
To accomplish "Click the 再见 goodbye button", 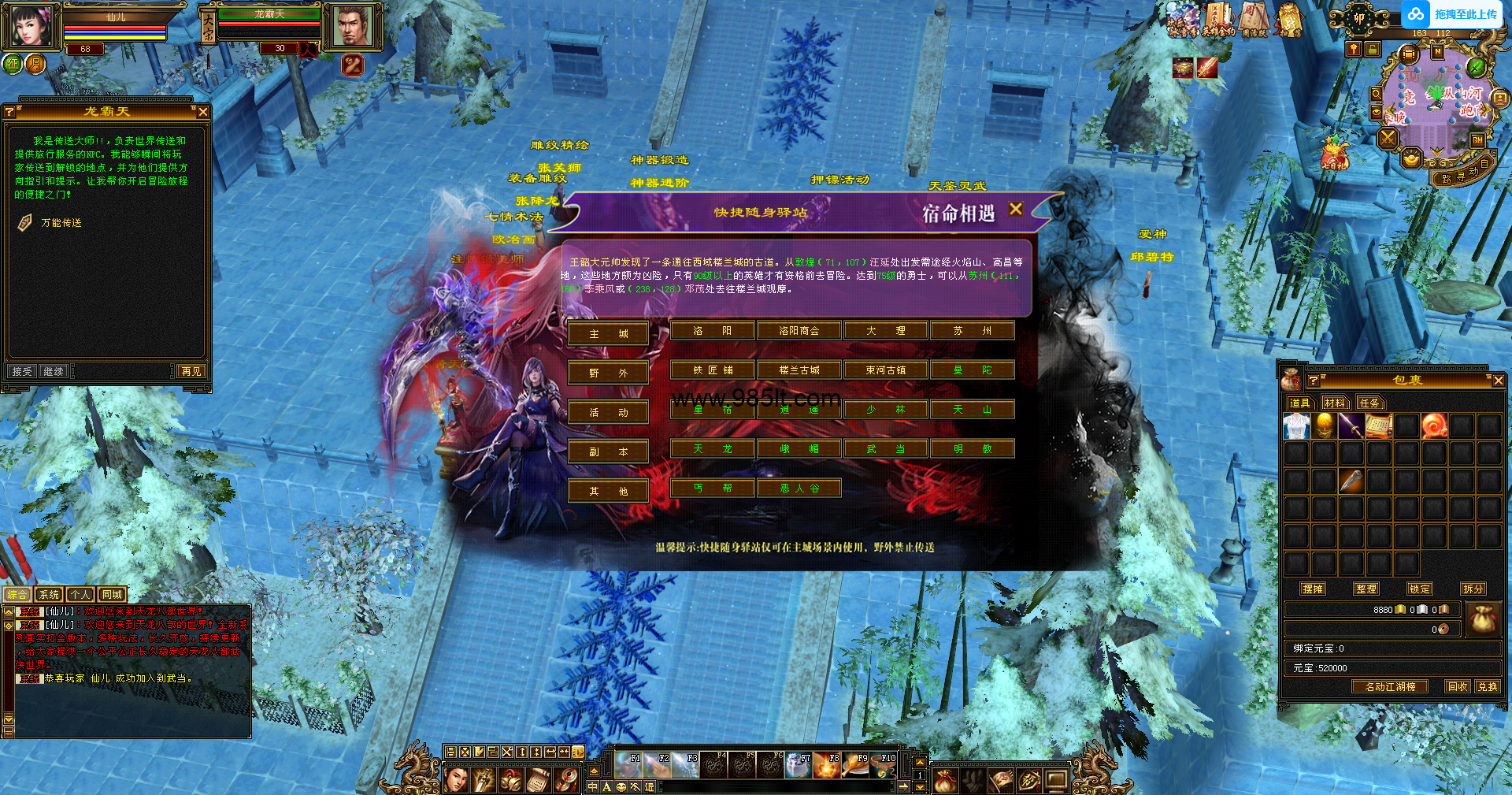I will [191, 371].
